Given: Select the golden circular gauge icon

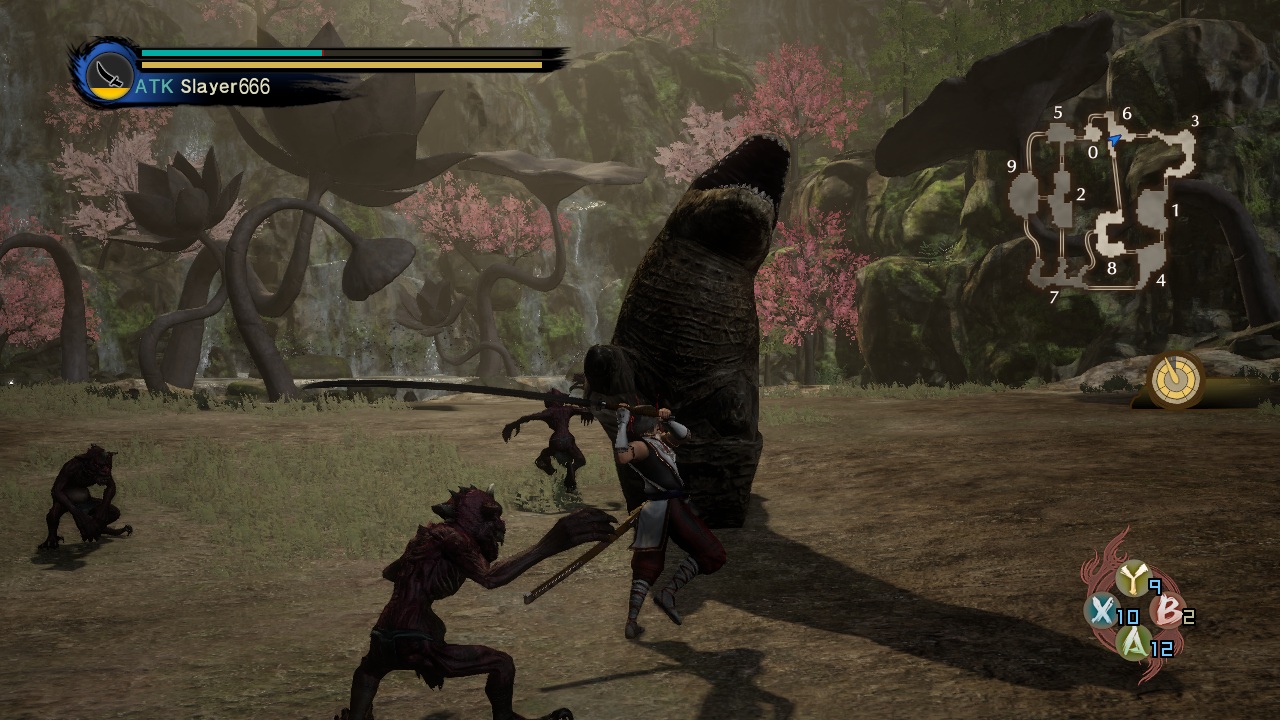Looking at the screenshot, I should pyautogui.click(x=1175, y=379).
